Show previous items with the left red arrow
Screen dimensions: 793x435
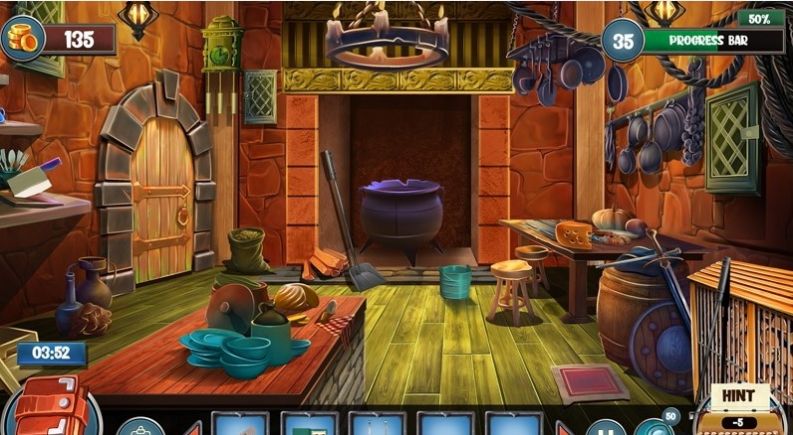[194, 428]
